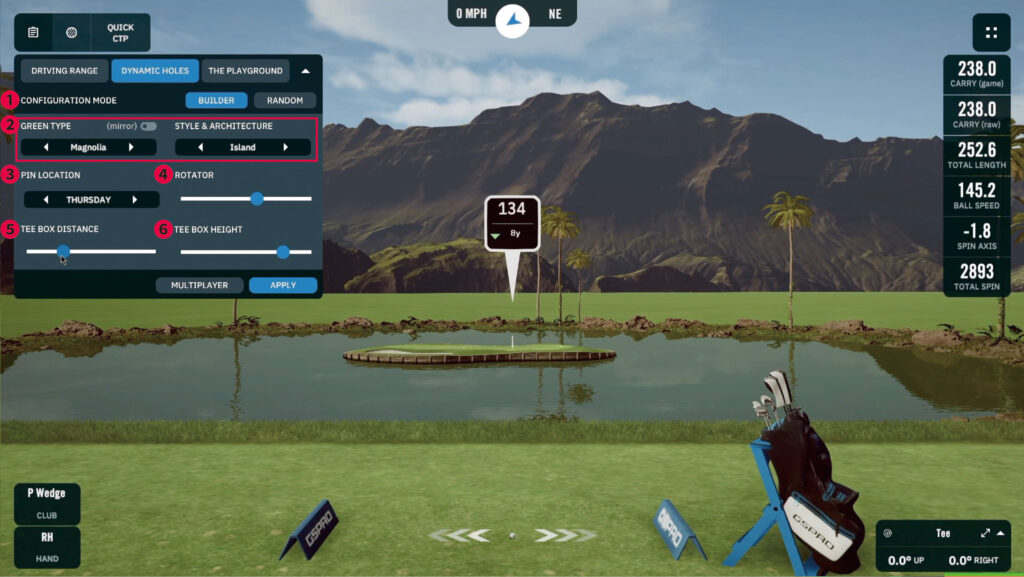1024x577 pixels.
Task: Switch to the Driving Range tab
Action: pos(65,71)
